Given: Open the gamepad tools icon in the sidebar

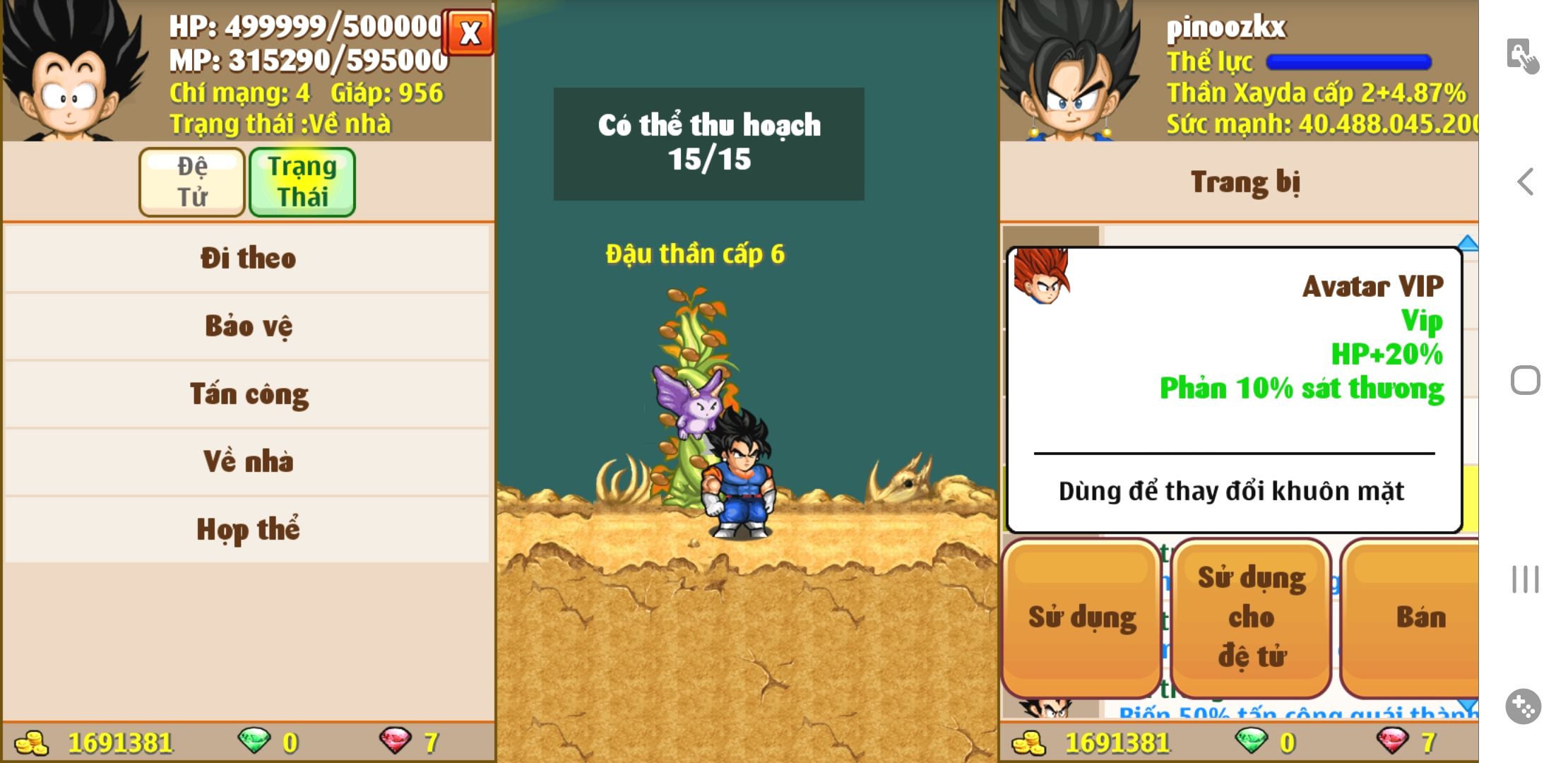Looking at the screenshot, I should 1523,706.
